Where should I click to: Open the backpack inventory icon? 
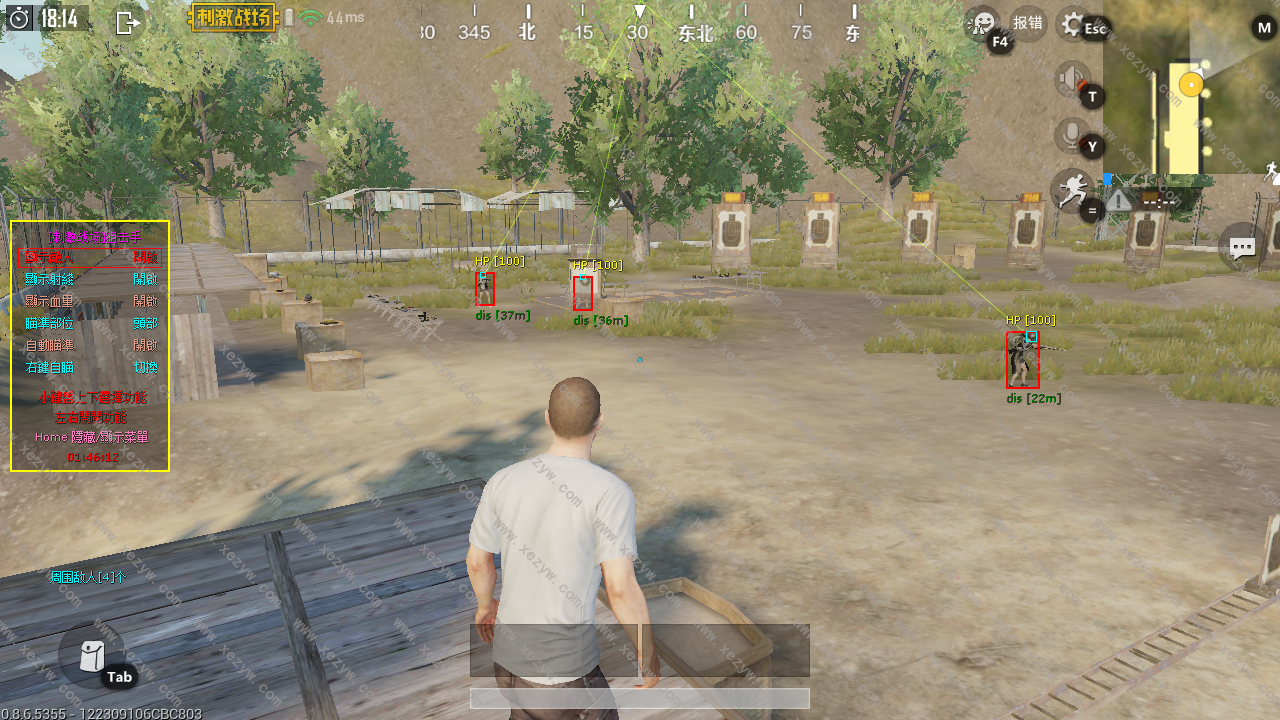click(91, 655)
